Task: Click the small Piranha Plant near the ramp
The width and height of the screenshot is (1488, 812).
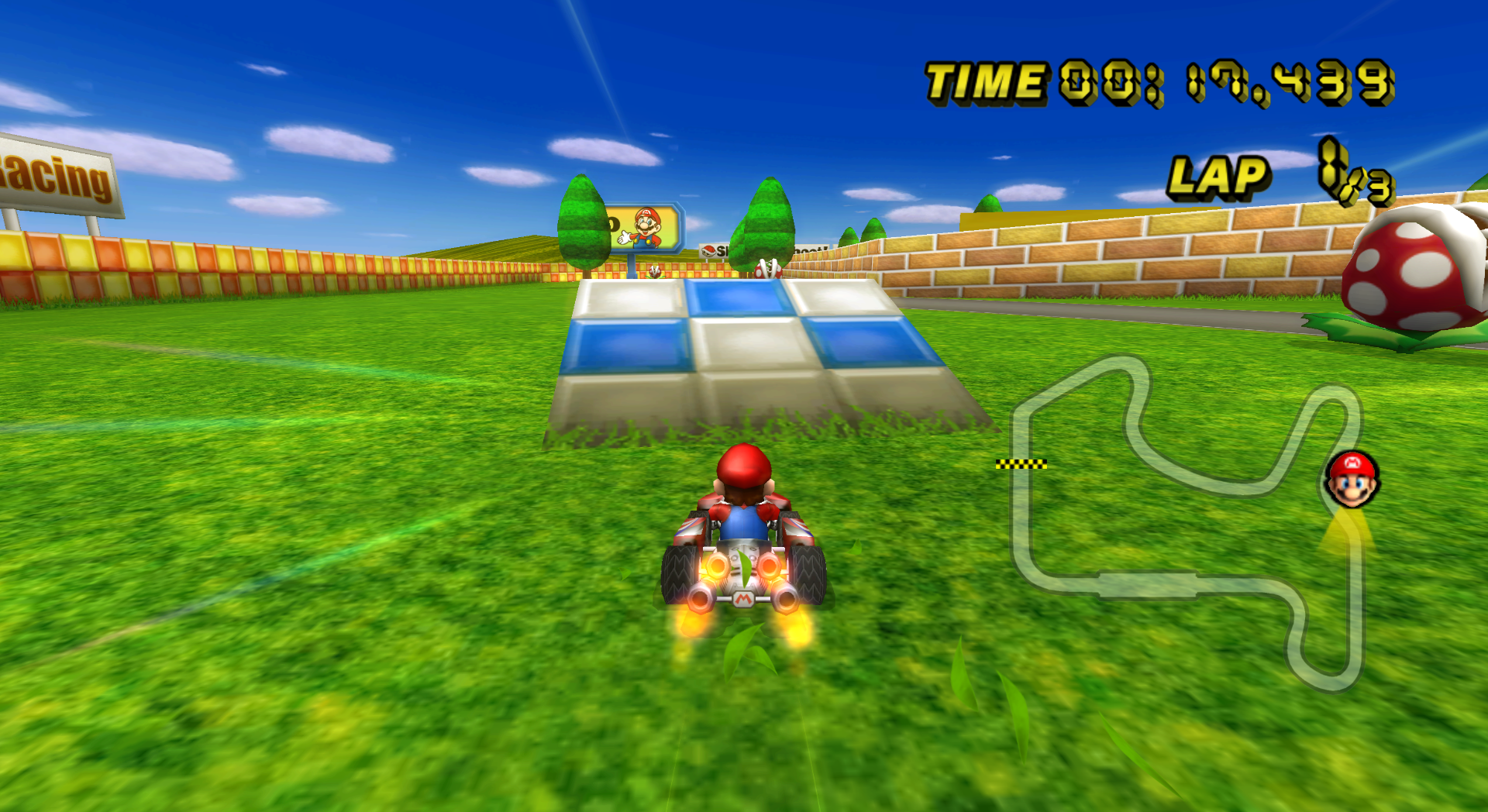Action: click(x=656, y=273)
